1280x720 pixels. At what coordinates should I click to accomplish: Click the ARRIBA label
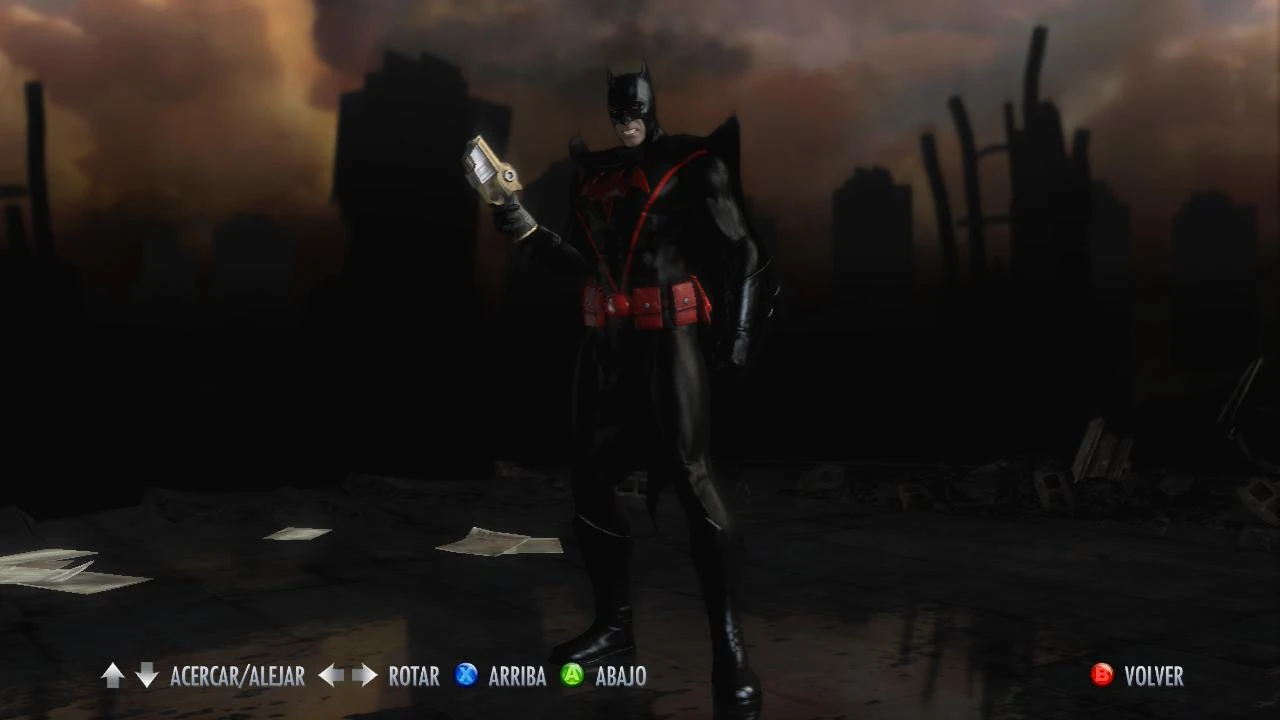pos(516,676)
